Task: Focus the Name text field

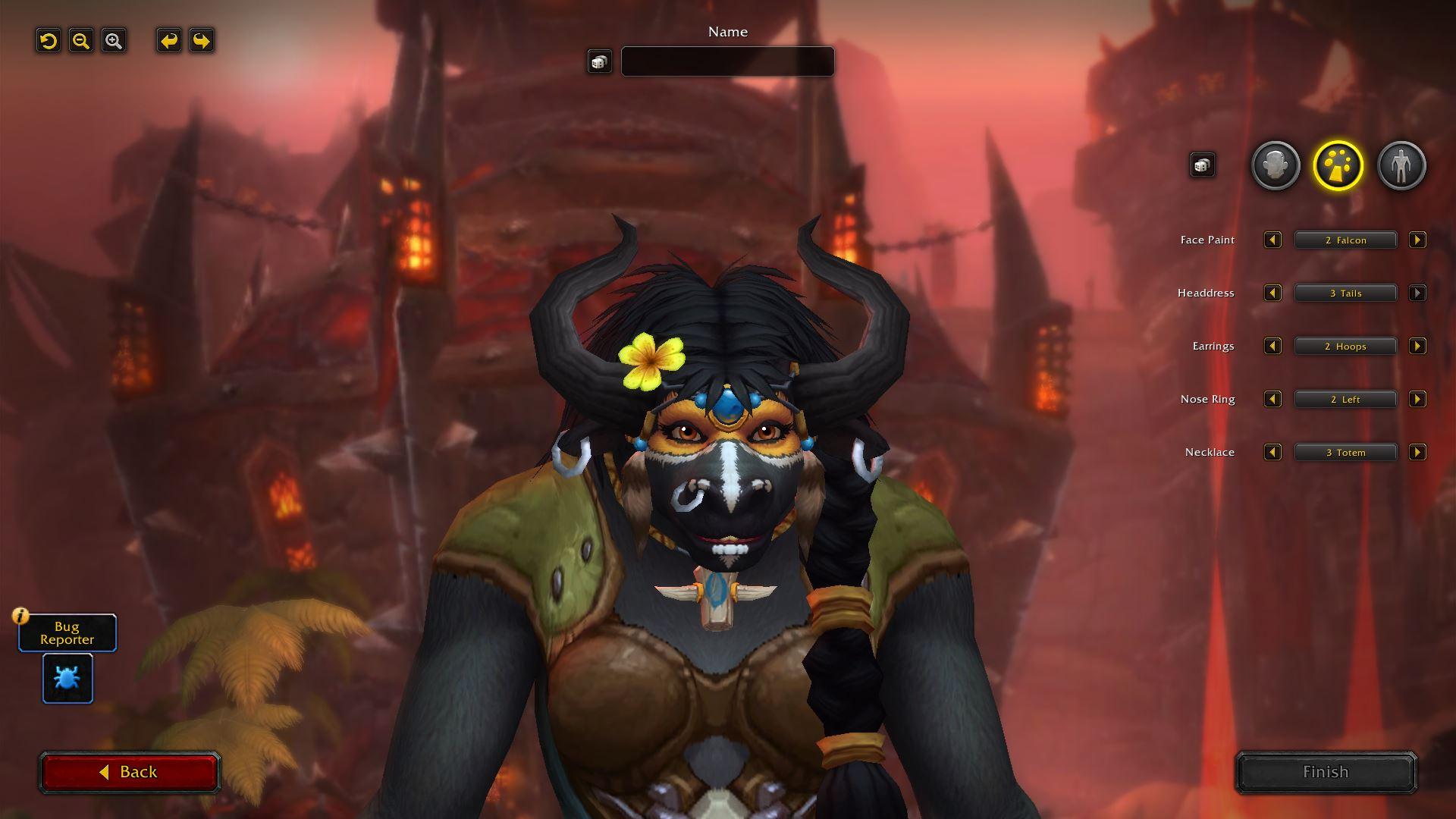Action: pyautogui.click(x=727, y=61)
